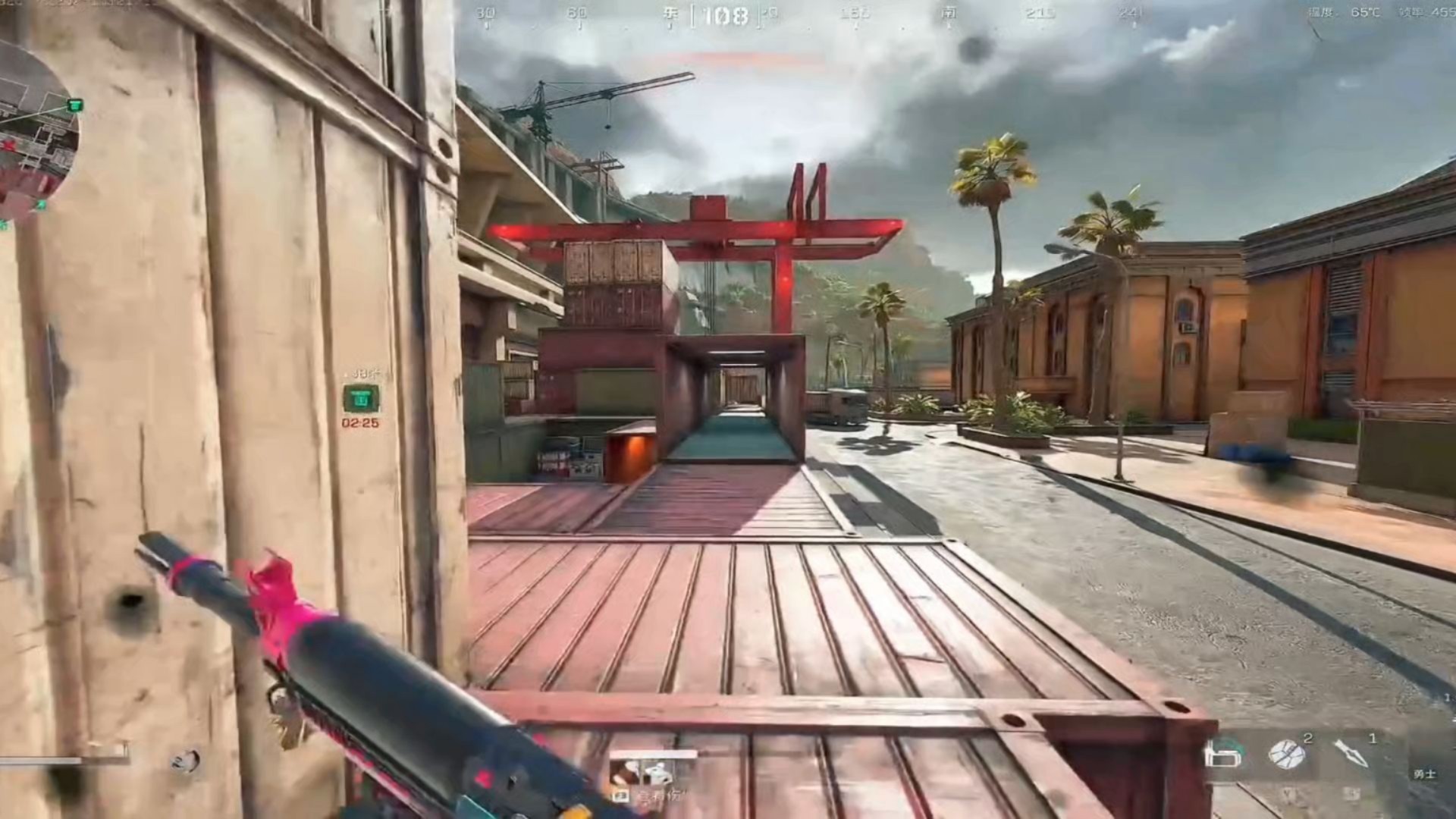Select the cracked round grenade slot
The width and height of the screenshot is (1456, 819).
[x=1286, y=753]
